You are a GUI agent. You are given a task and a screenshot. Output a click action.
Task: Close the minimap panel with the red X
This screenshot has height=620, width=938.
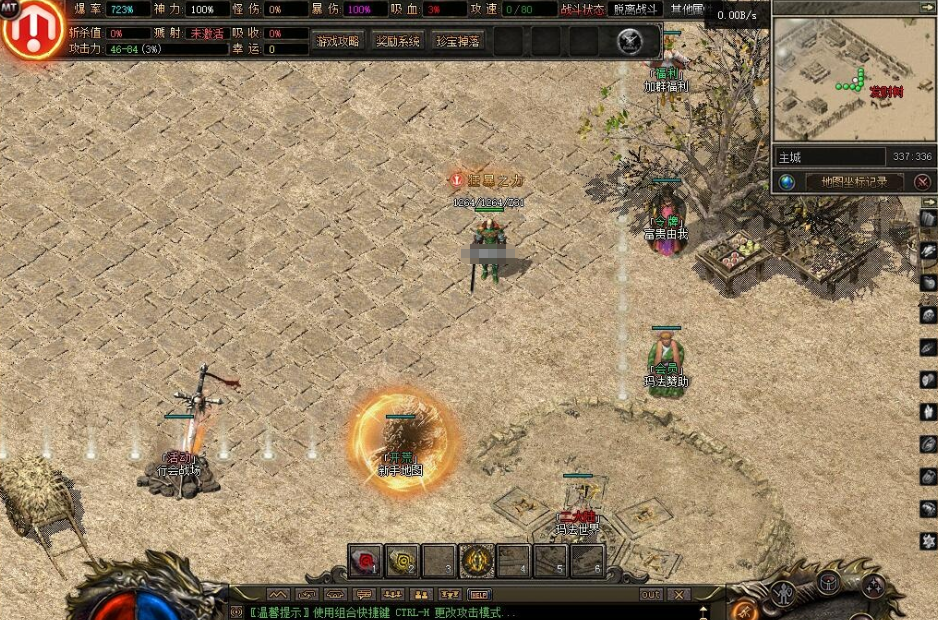tap(922, 182)
